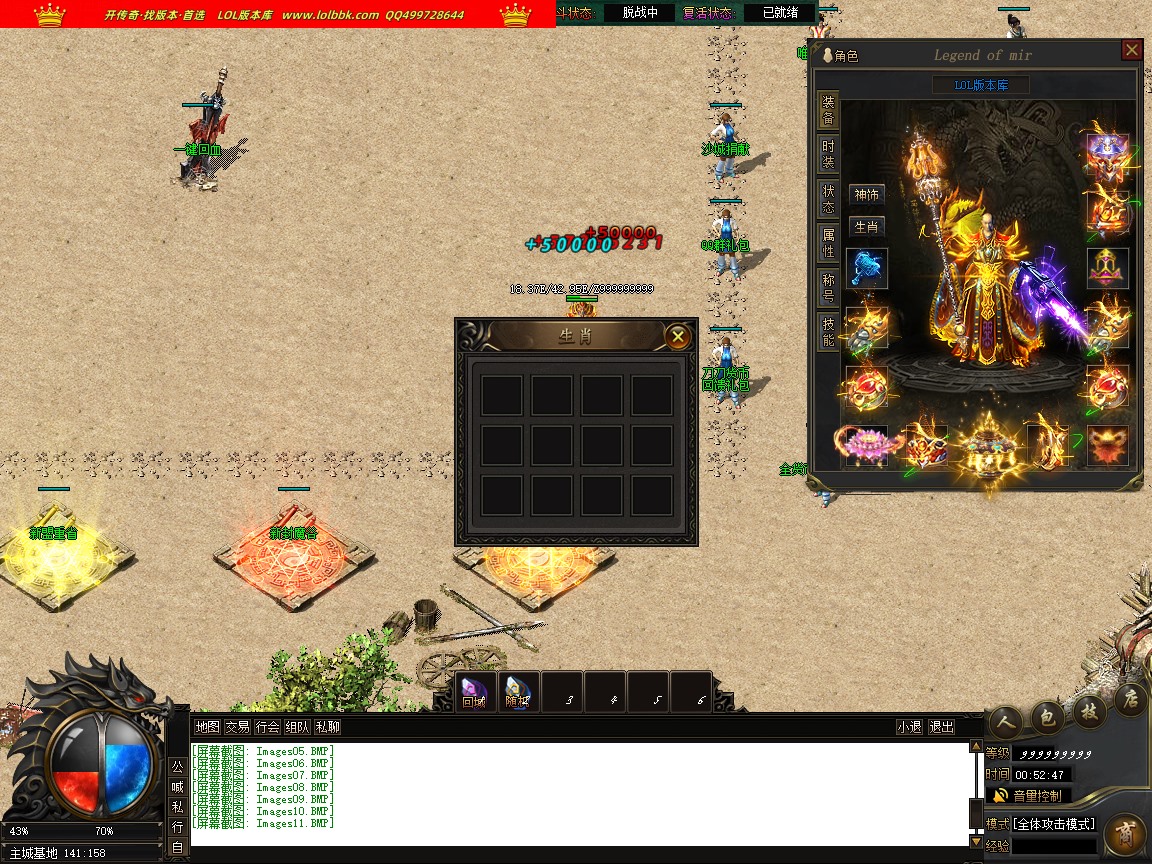Switch to the 时装 fashion tab
Image resolution: width=1152 pixels, height=864 pixels.
[x=828, y=154]
